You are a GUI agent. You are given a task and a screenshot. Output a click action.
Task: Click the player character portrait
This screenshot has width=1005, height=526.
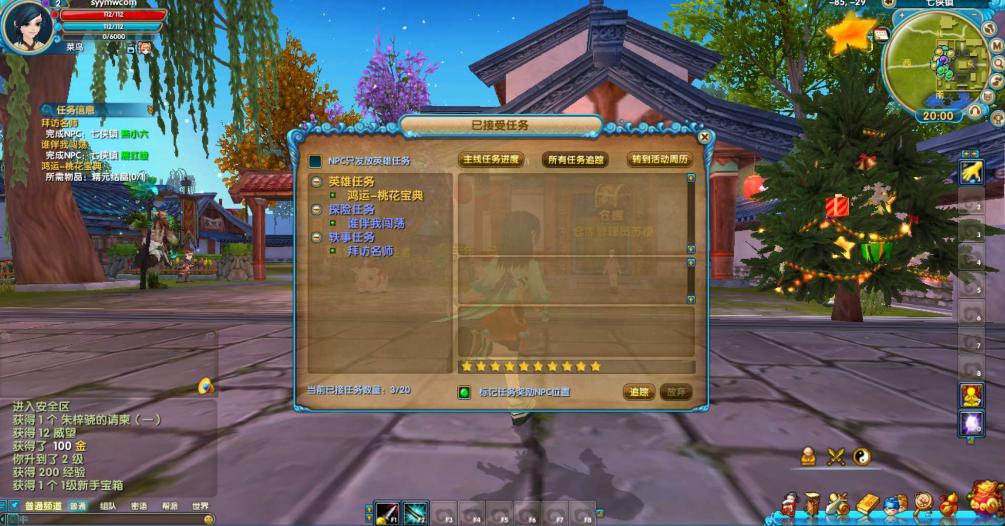coord(27,28)
